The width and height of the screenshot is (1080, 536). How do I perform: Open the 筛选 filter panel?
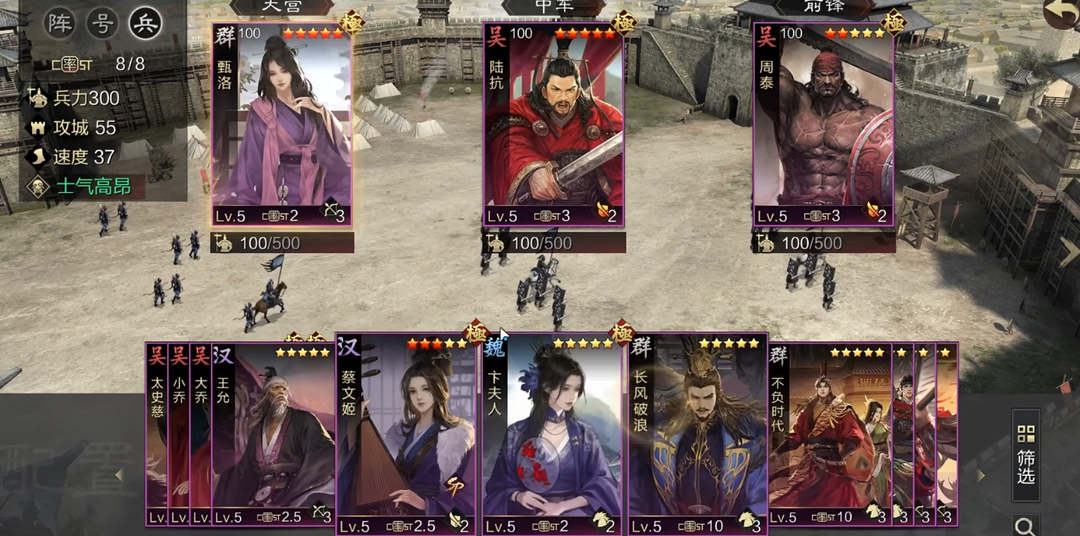pos(1025,454)
